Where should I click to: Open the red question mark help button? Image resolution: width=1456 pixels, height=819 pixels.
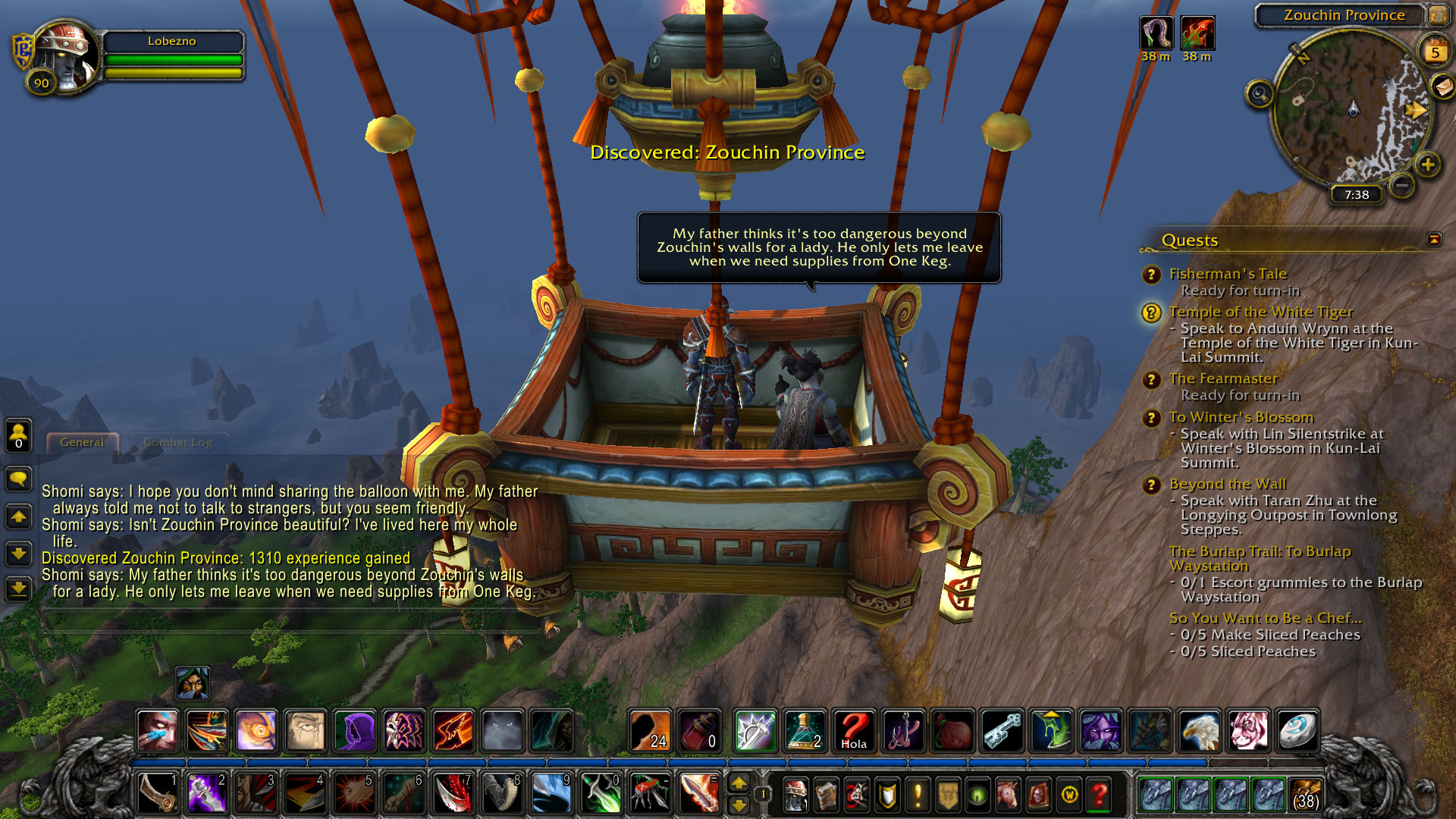click(1099, 795)
